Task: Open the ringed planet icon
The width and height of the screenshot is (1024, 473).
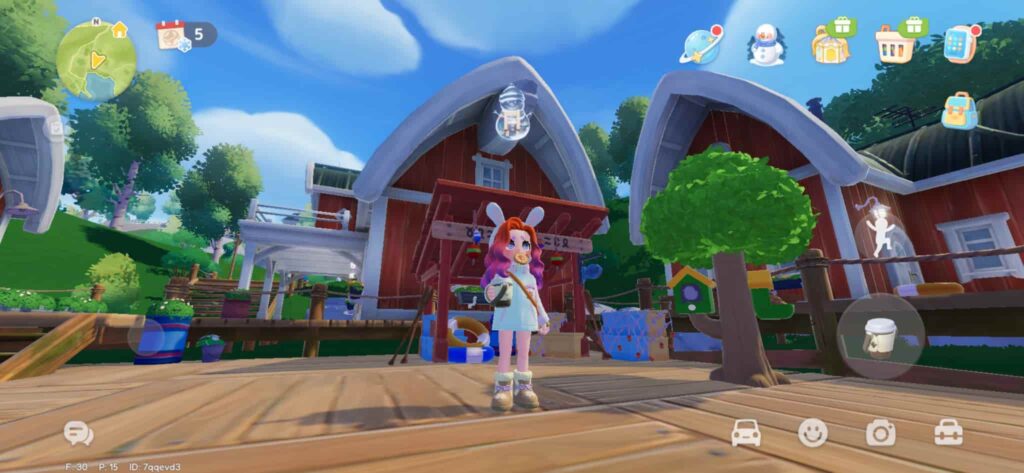Action: click(701, 45)
